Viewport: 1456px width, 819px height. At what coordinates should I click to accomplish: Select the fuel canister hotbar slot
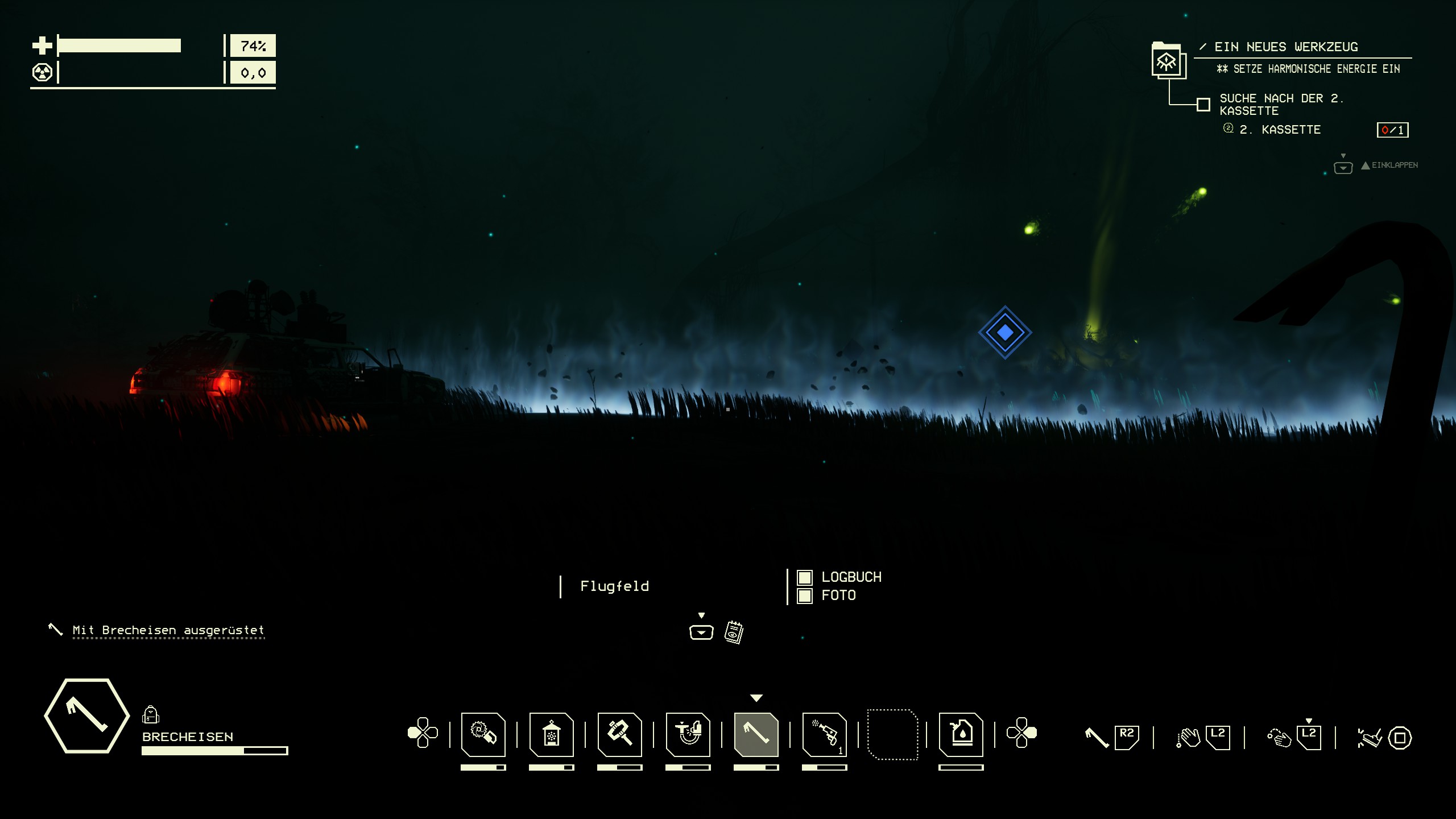961,734
